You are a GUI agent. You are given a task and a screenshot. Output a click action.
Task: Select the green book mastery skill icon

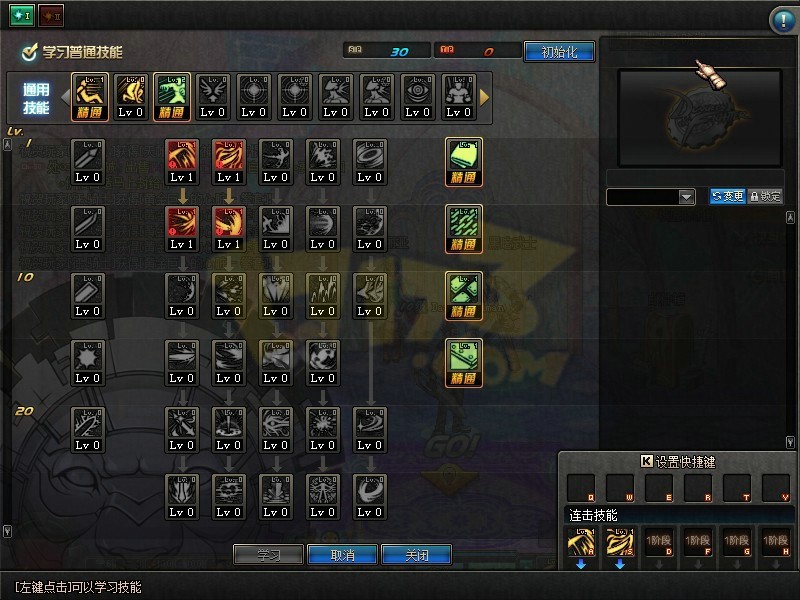[x=464, y=161]
